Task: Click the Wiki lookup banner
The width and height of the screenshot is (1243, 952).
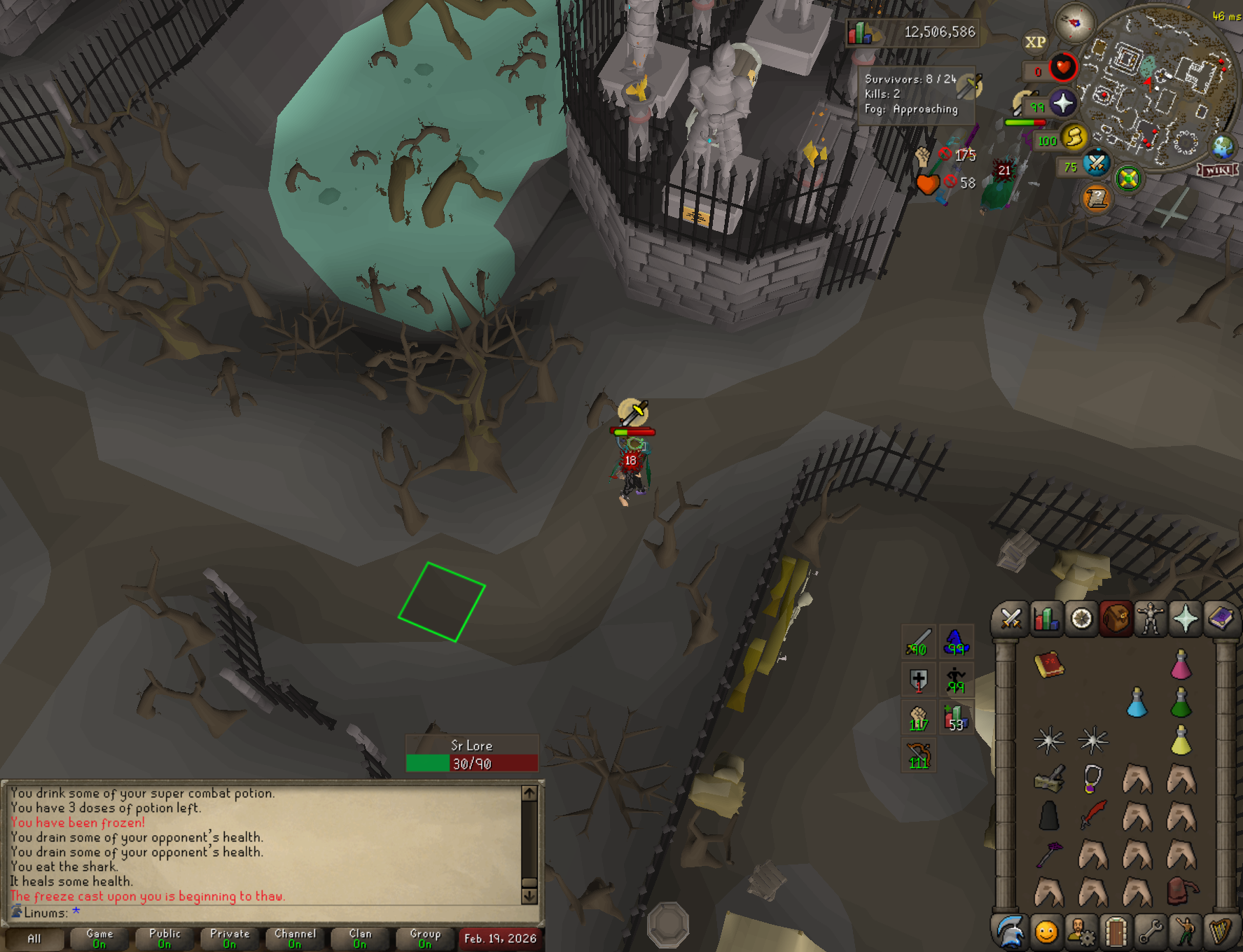Action: 1218,170
